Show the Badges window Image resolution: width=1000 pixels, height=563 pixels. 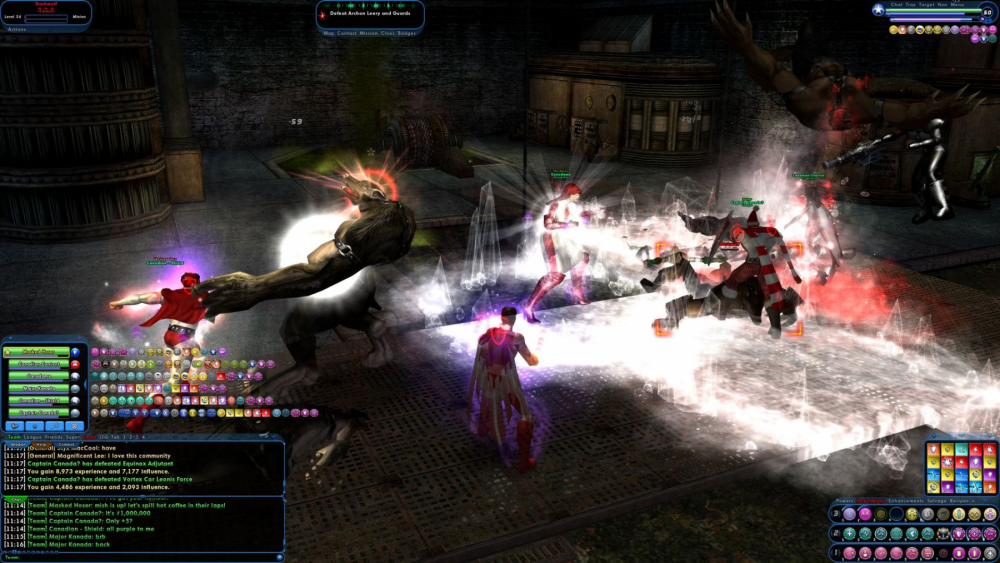coord(407,33)
